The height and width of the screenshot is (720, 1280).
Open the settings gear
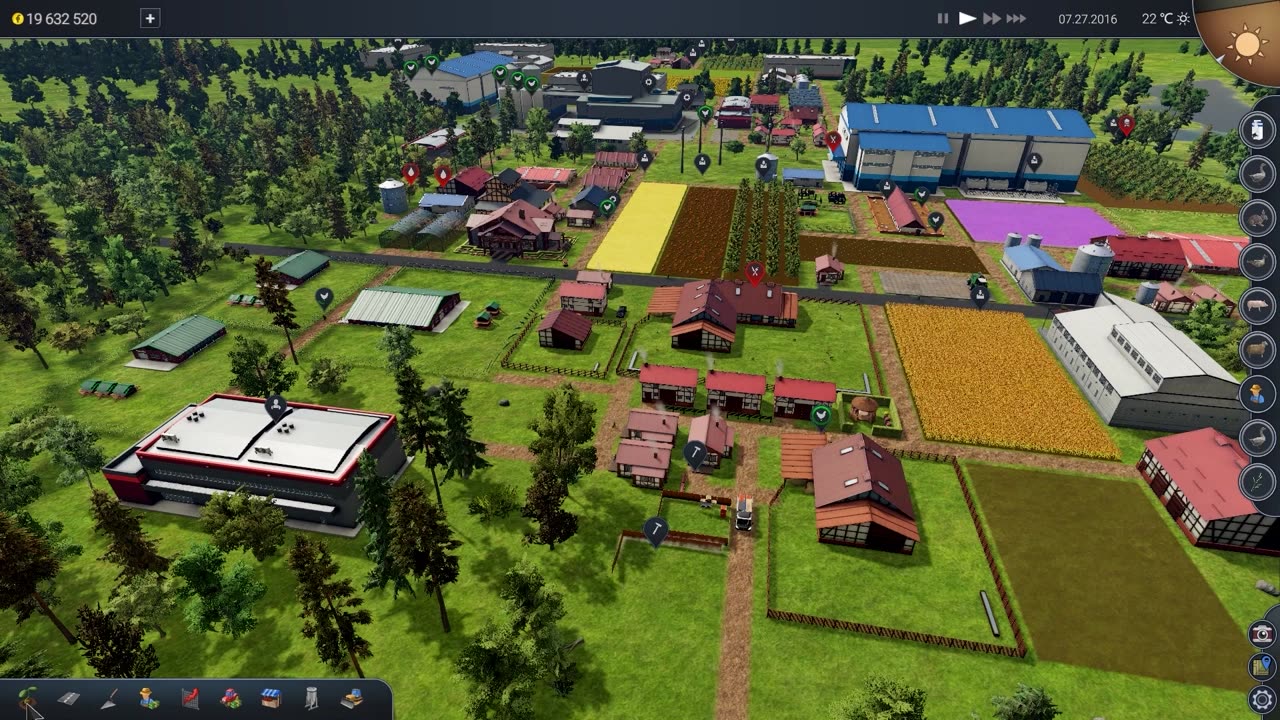click(1262, 699)
